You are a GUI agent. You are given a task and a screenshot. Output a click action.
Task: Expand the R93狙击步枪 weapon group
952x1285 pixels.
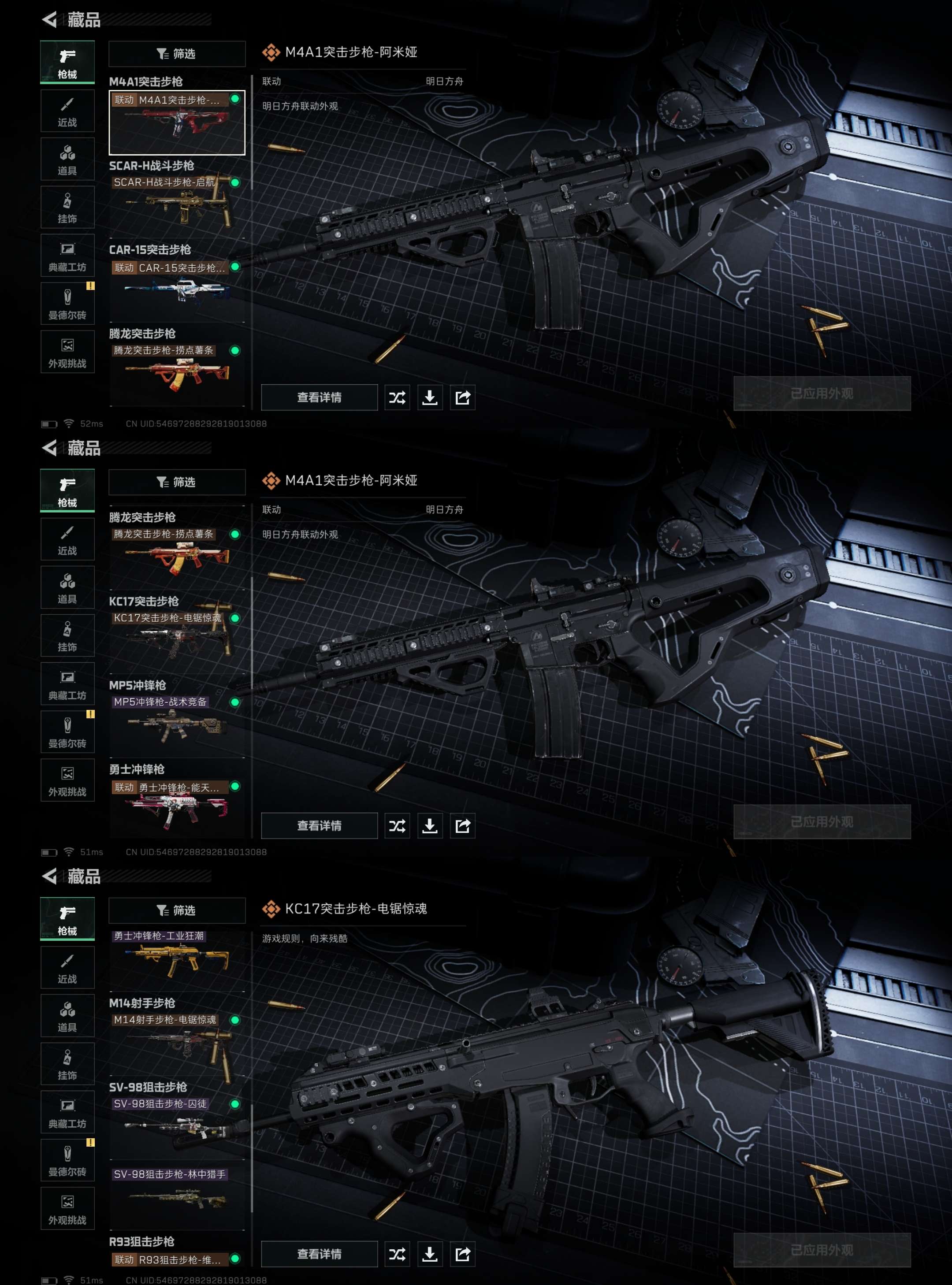[x=142, y=1241]
